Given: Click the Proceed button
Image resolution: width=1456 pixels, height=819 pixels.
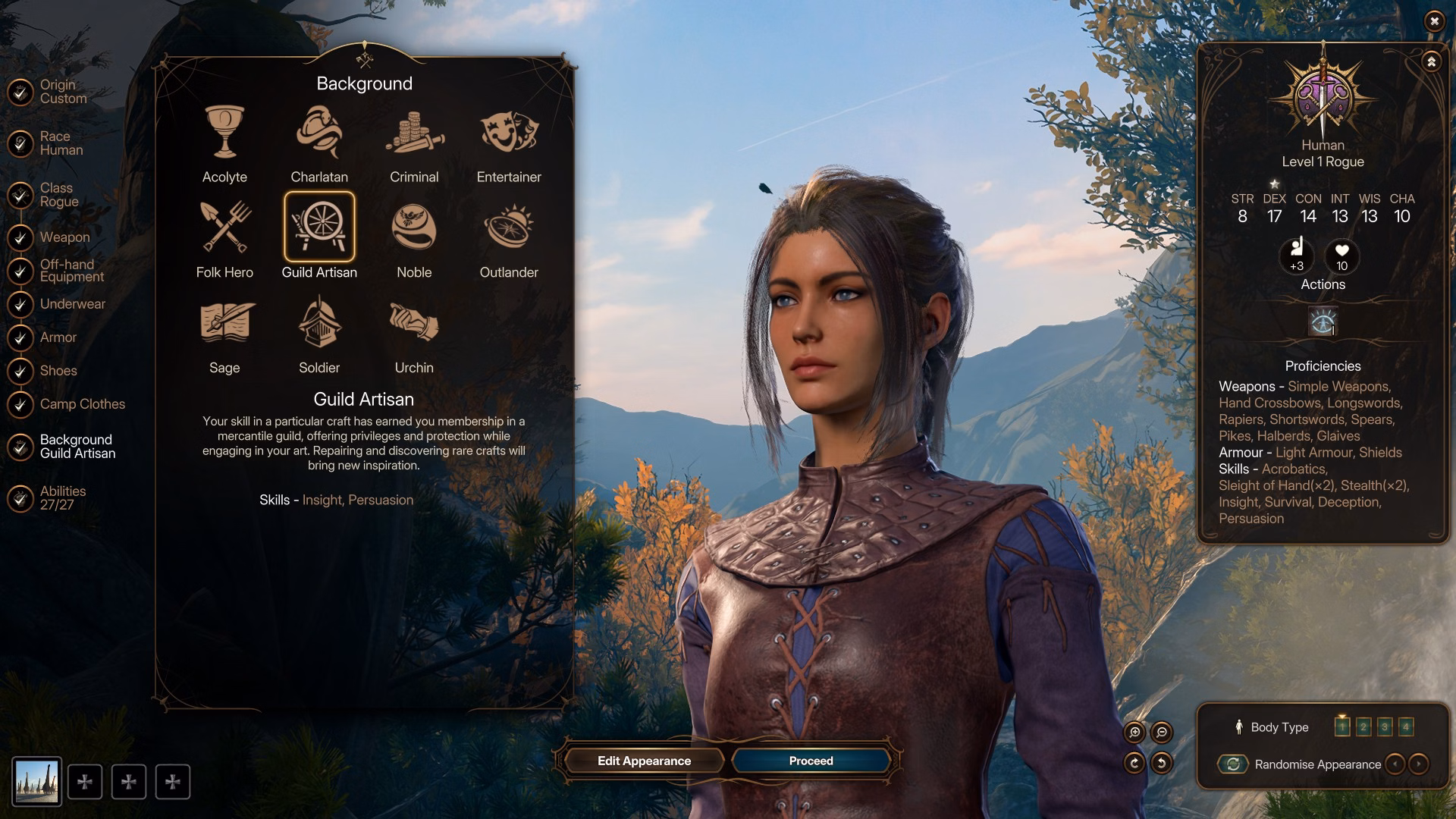Looking at the screenshot, I should tap(811, 761).
